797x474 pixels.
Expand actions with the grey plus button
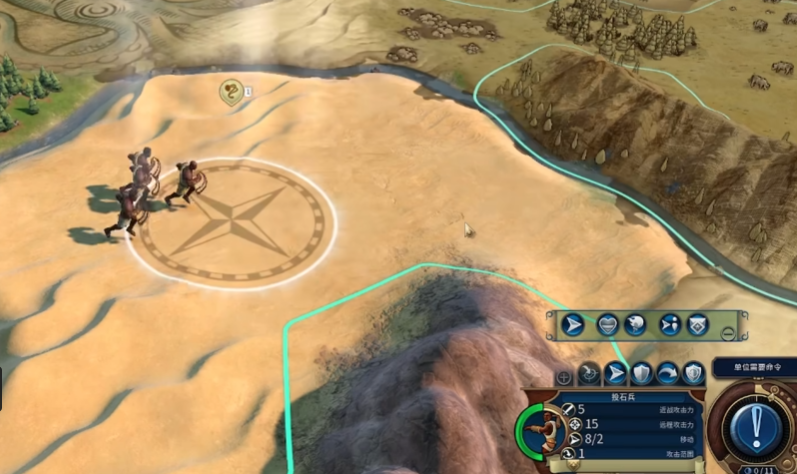click(564, 377)
